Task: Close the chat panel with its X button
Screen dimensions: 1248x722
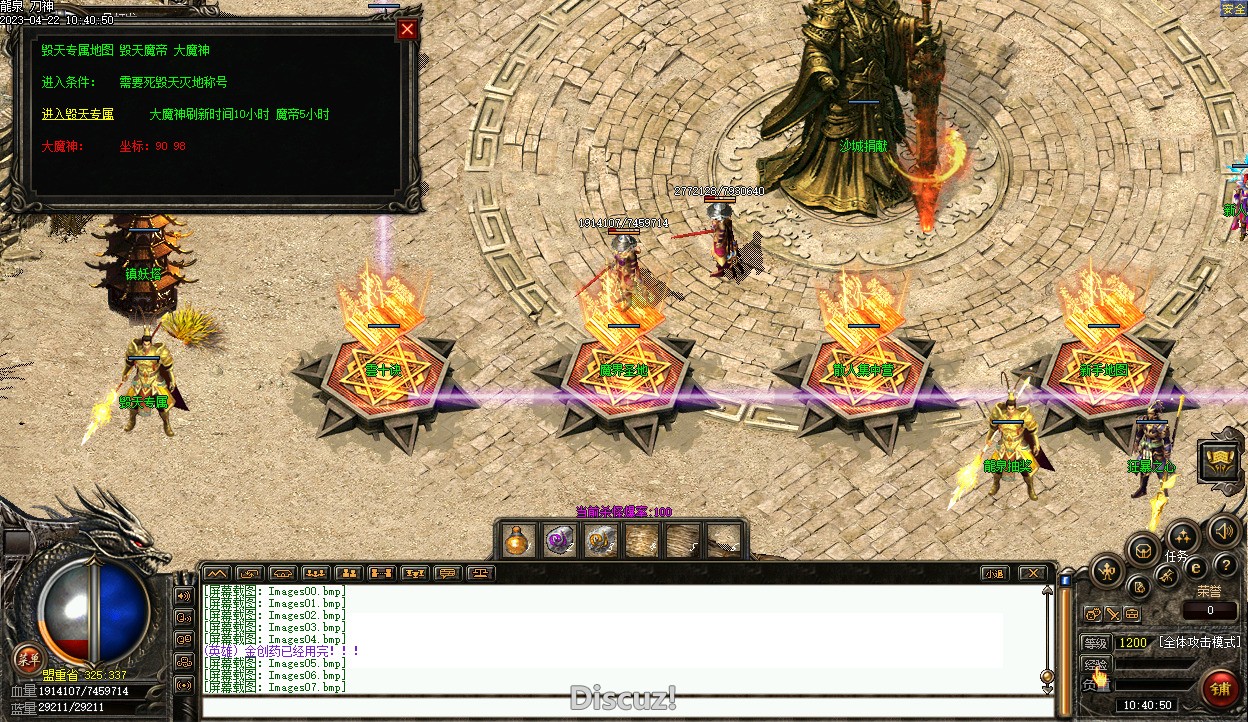Action: point(1032,573)
